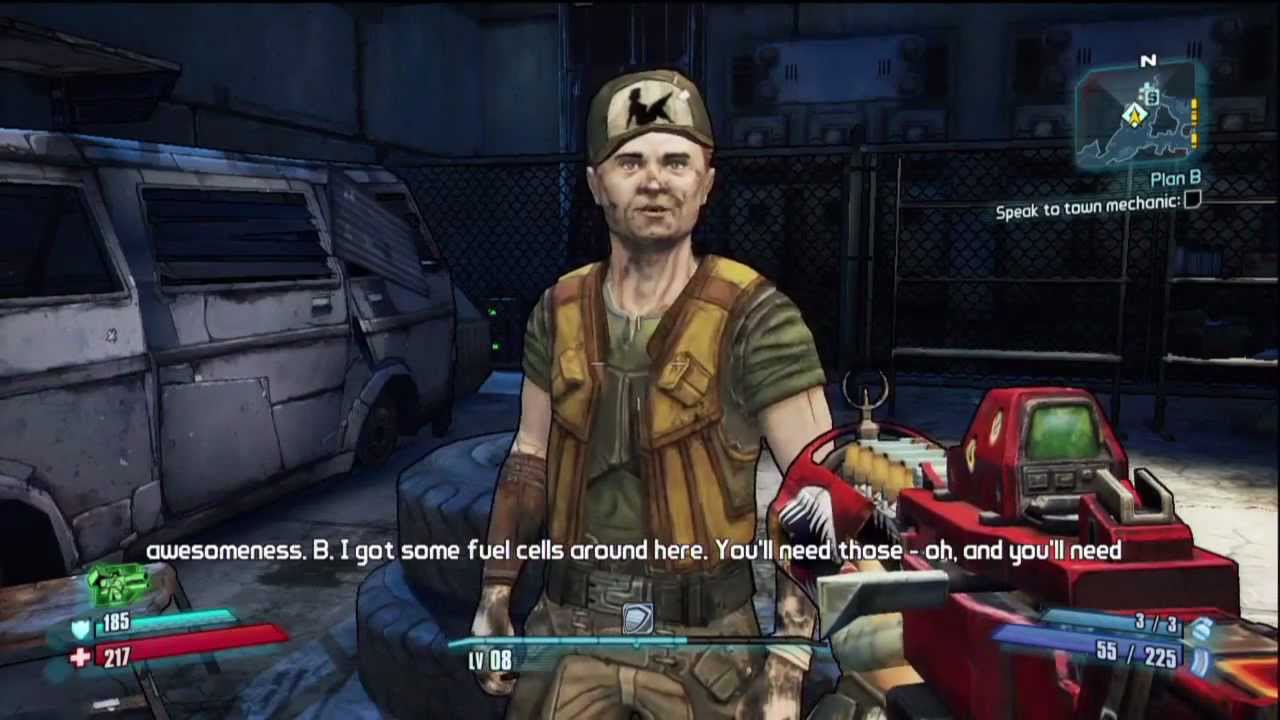Click the compass marker on the experience bar
Image resolution: width=1280 pixels, height=720 pixels.
[637, 620]
